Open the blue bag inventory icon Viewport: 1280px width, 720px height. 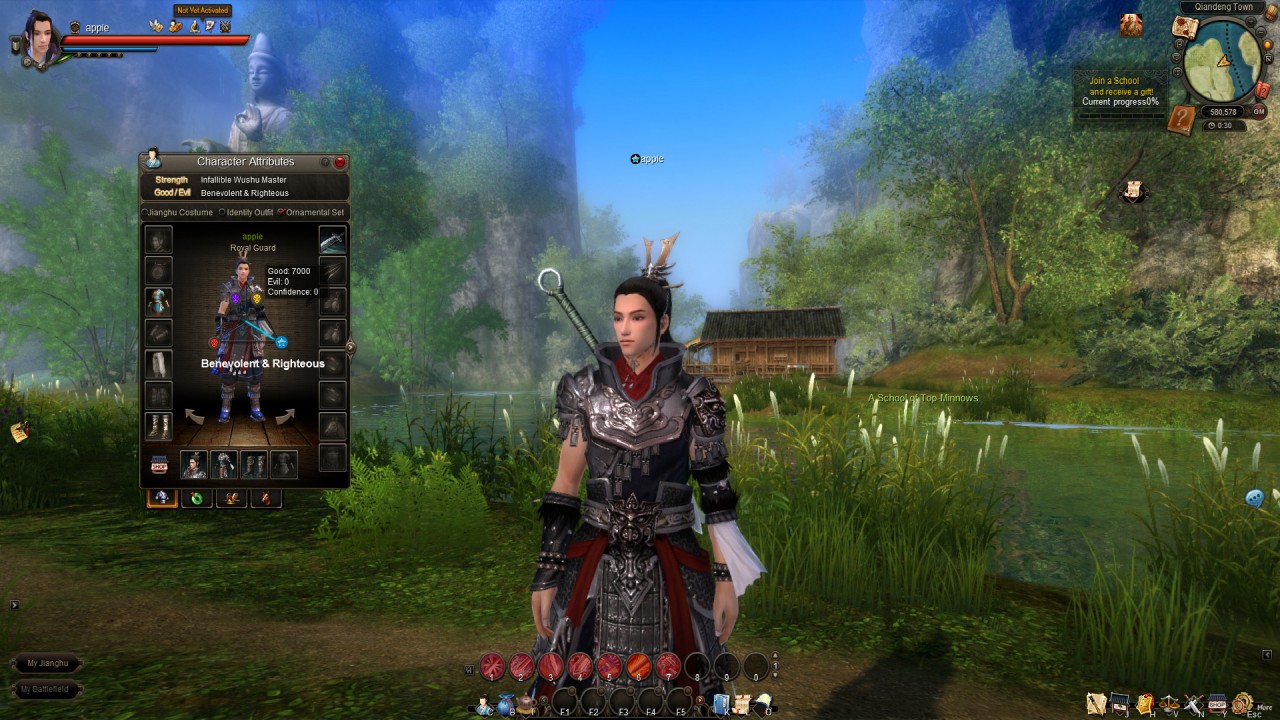coord(507,705)
